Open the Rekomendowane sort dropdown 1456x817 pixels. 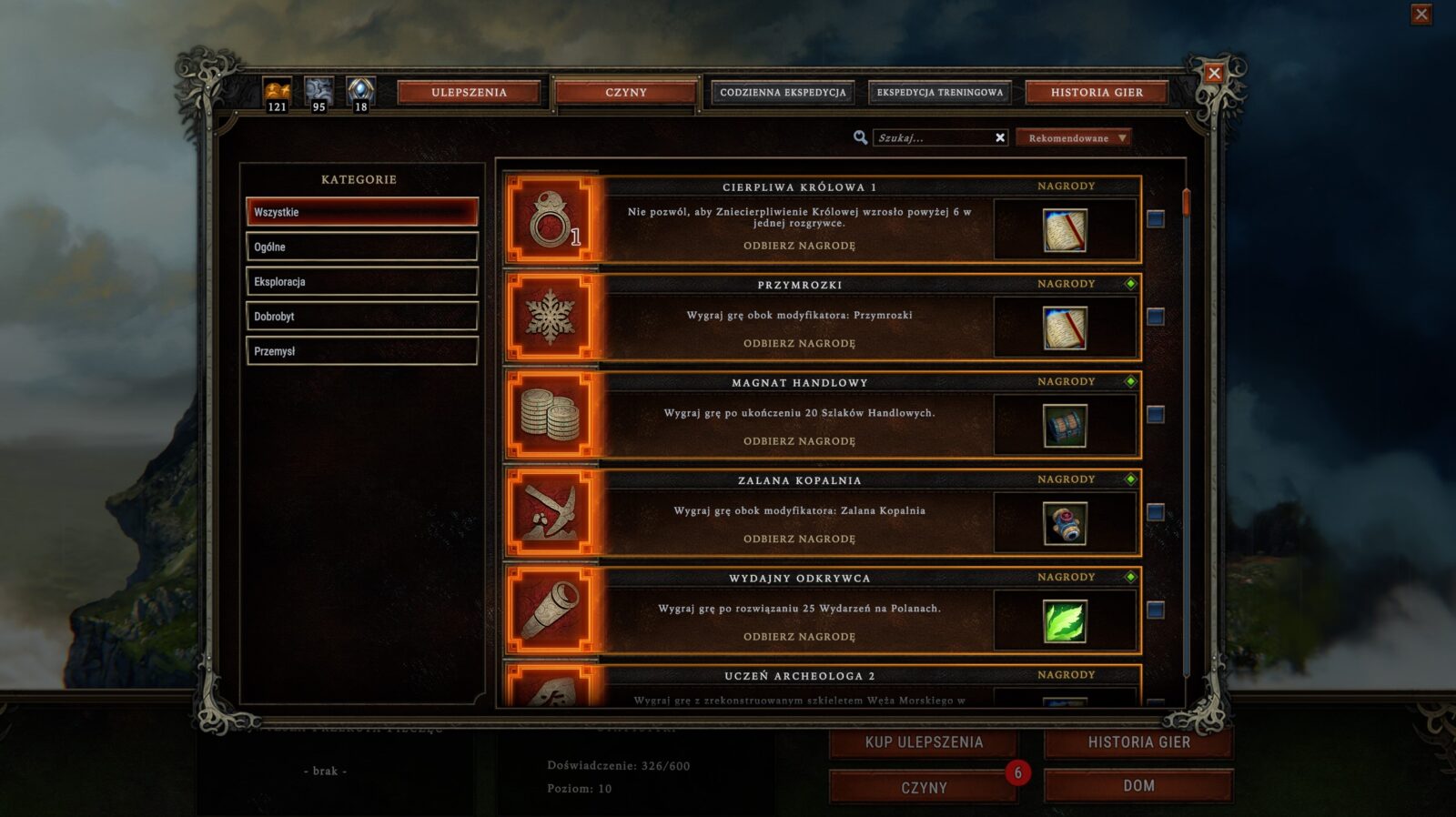pos(1074,138)
